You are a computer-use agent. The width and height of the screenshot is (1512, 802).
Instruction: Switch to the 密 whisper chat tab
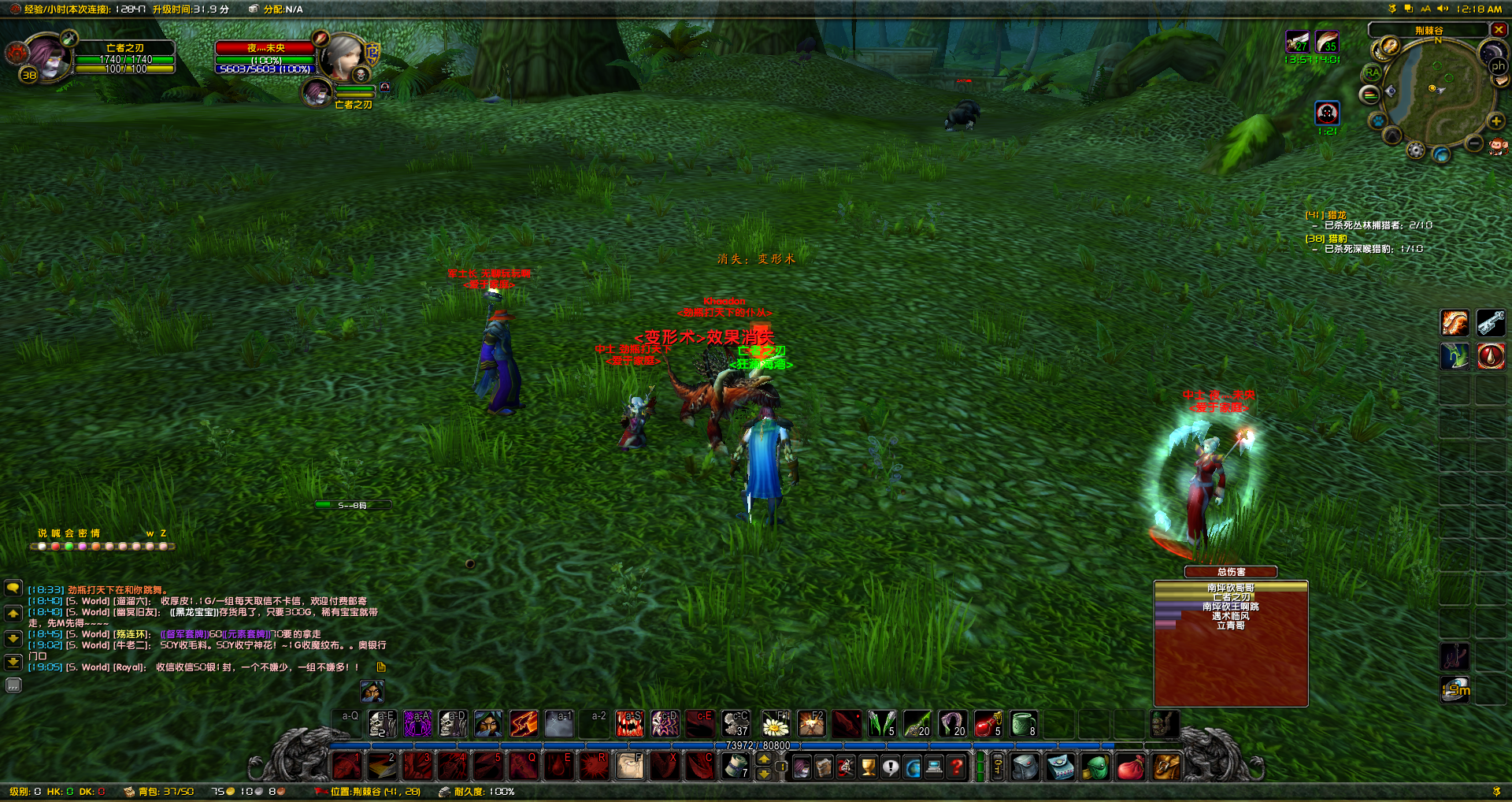pos(83,533)
